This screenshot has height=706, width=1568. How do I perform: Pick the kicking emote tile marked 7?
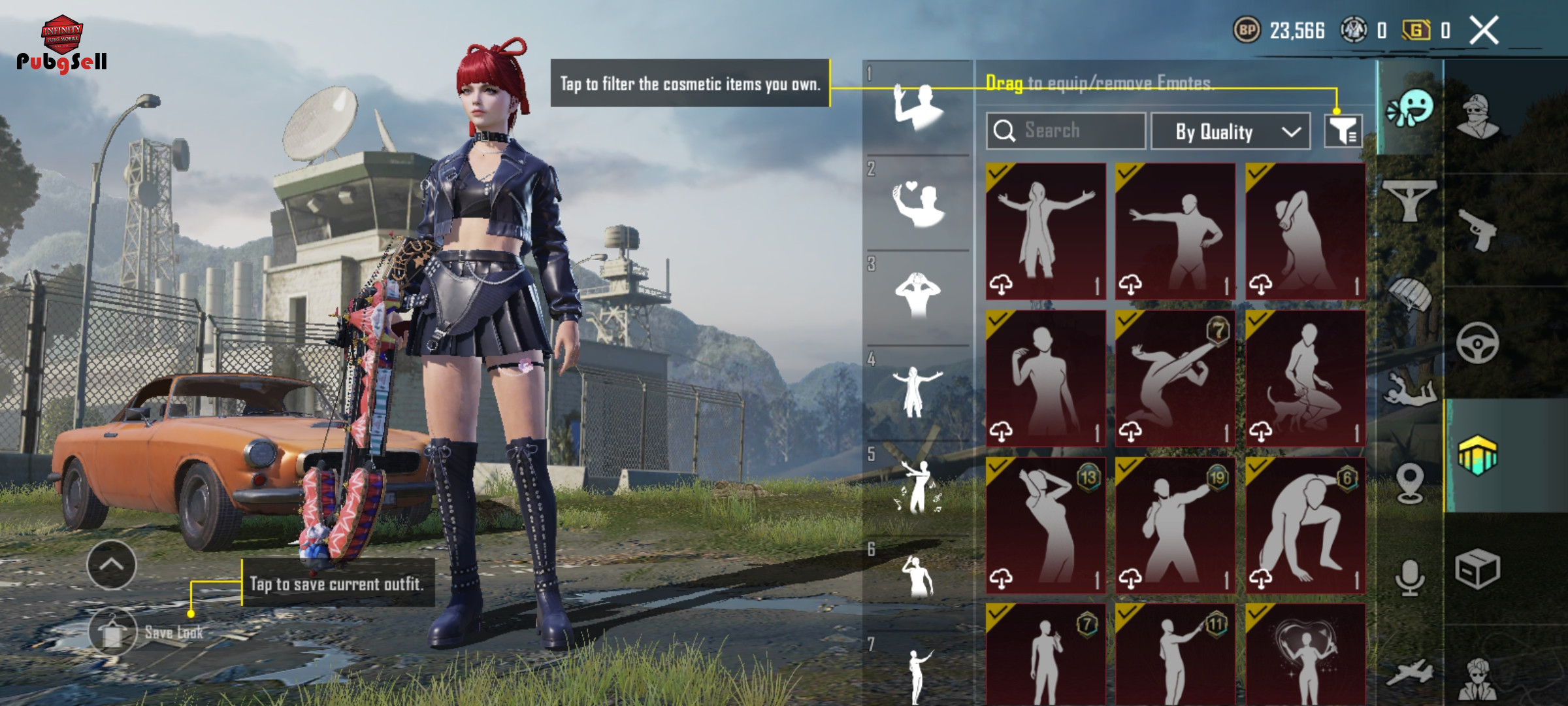click(x=1175, y=379)
